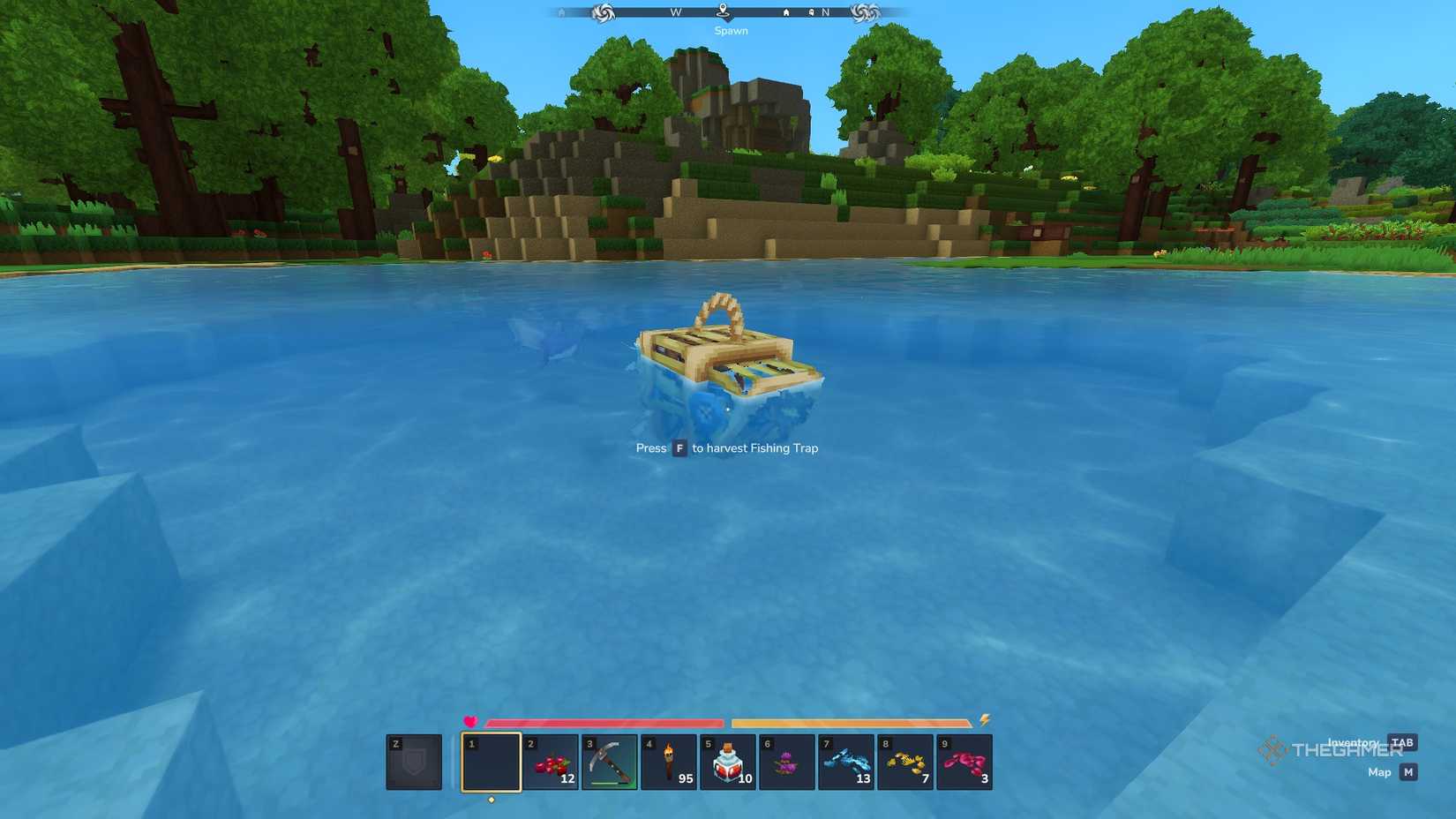Open the Inventory via the TAB label
Image resolution: width=1456 pixels, height=819 pixels.
[x=1400, y=742]
